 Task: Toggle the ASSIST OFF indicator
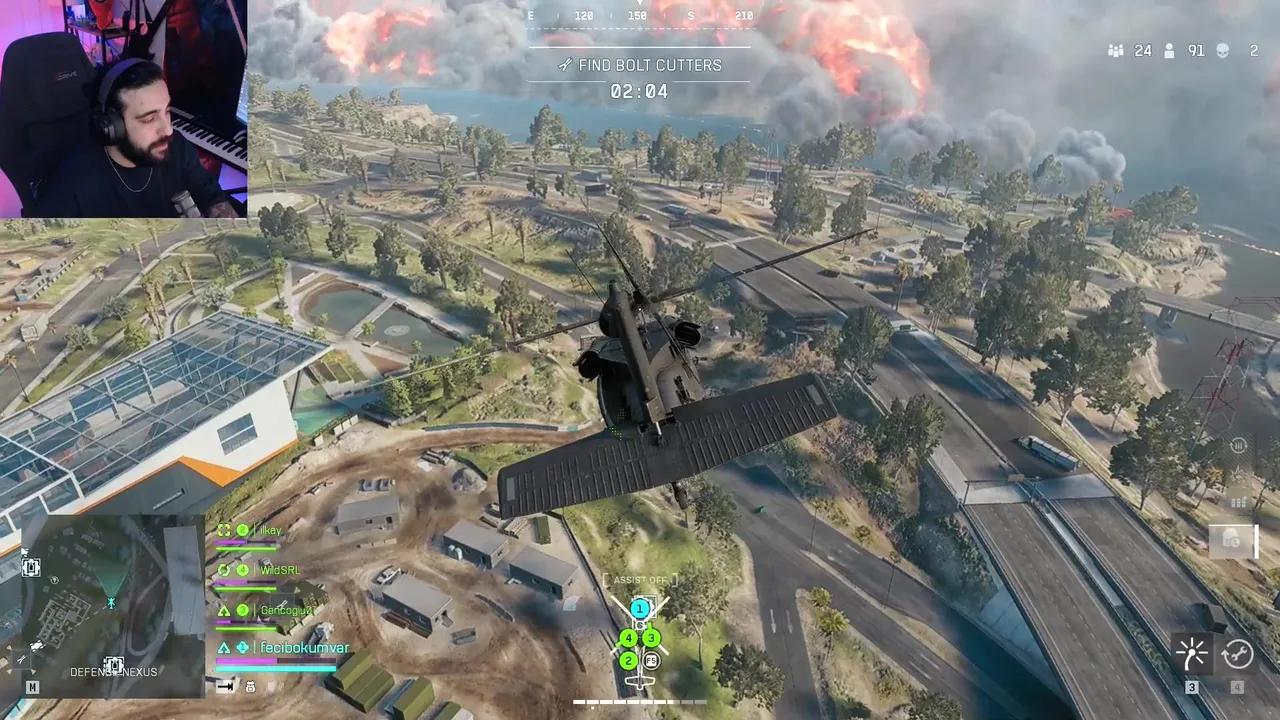point(640,580)
